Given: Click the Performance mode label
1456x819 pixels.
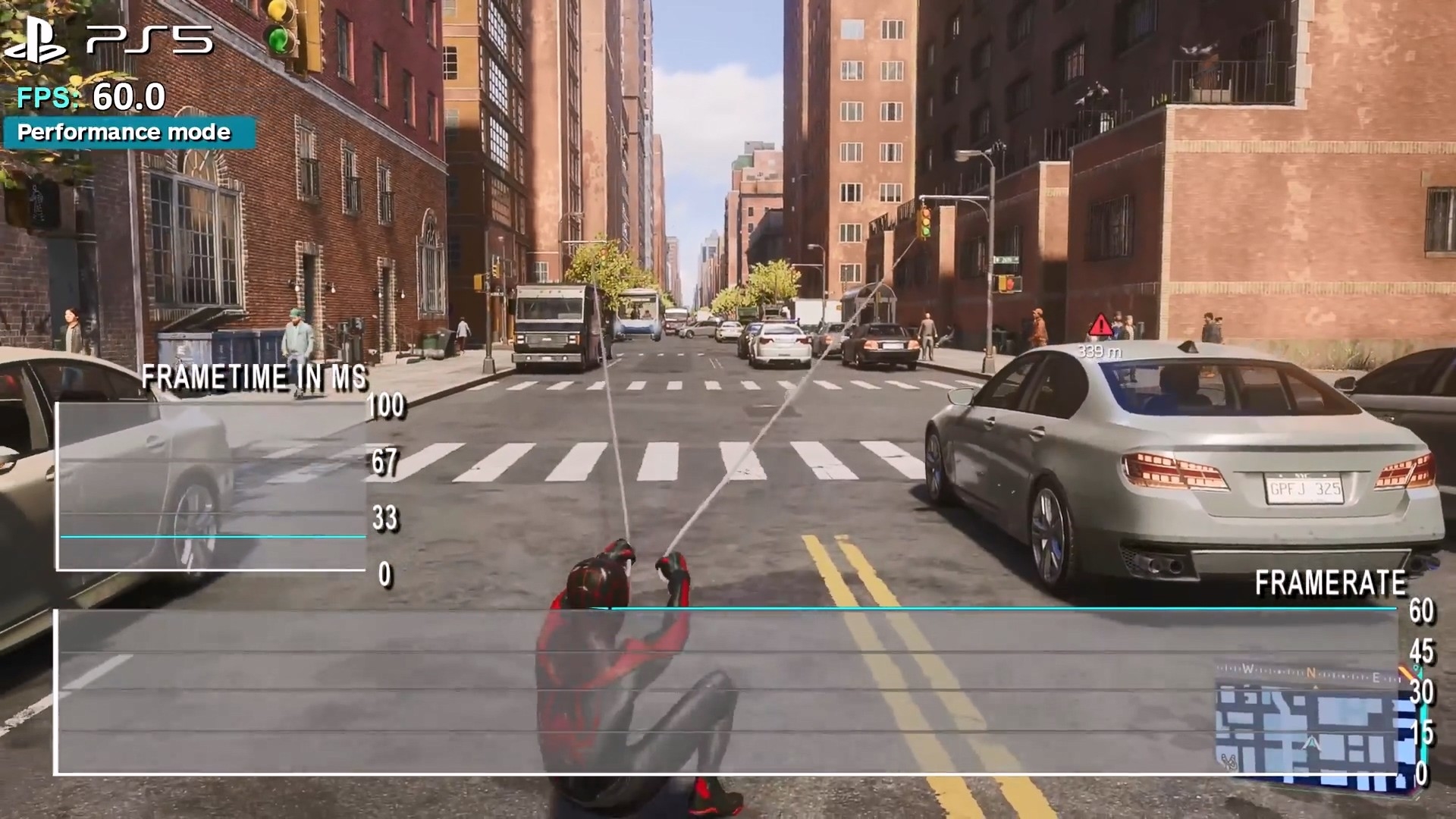Looking at the screenshot, I should pos(125,133).
